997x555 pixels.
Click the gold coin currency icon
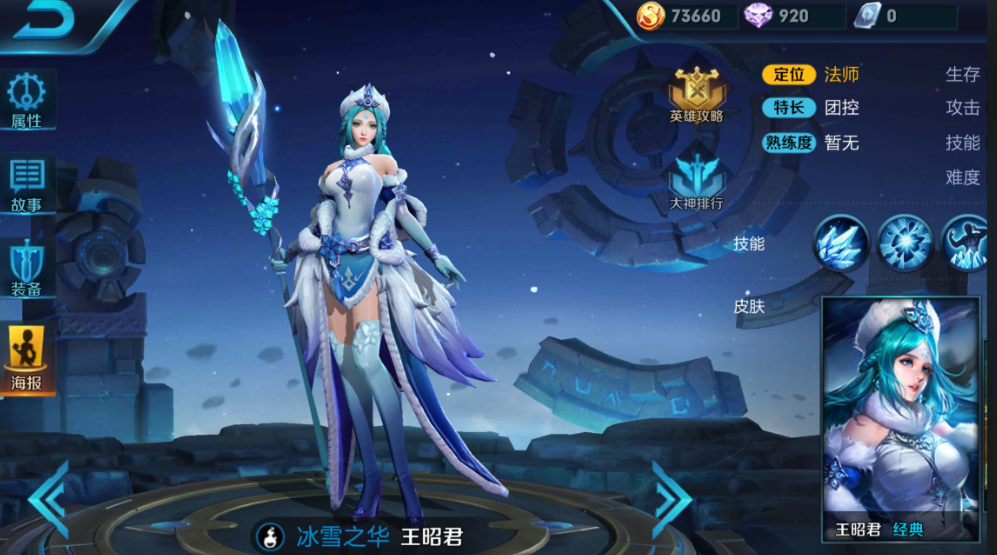pos(650,15)
